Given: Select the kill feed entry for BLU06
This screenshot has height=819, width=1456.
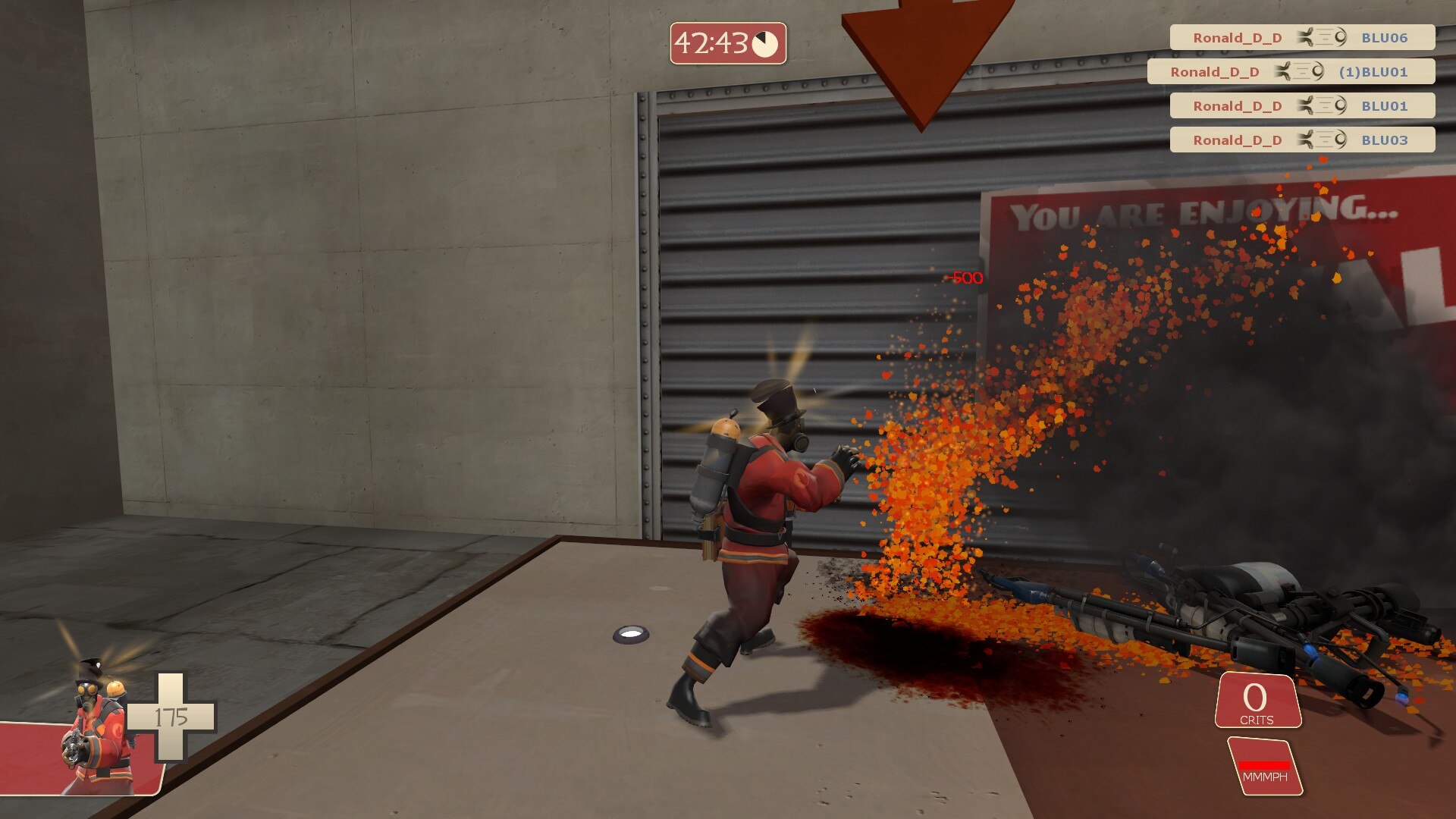Looking at the screenshot, I should [x=1301, y=38].
